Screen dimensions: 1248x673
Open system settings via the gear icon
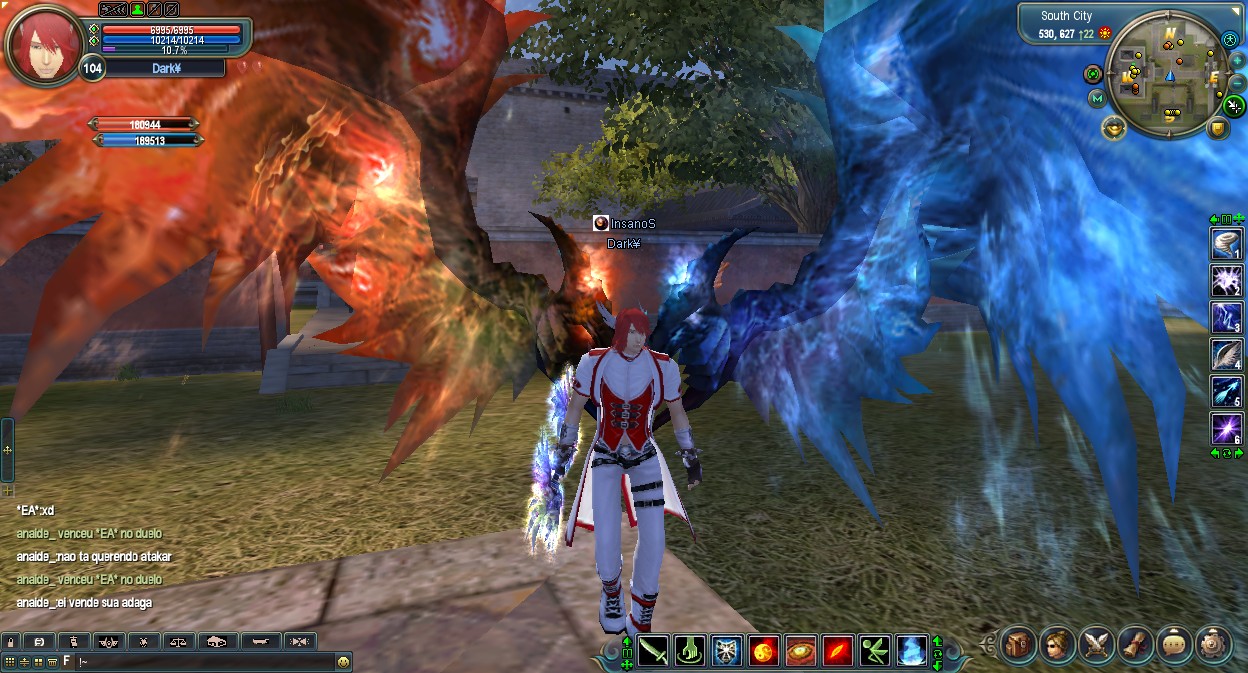click(x=1213, y=643)
